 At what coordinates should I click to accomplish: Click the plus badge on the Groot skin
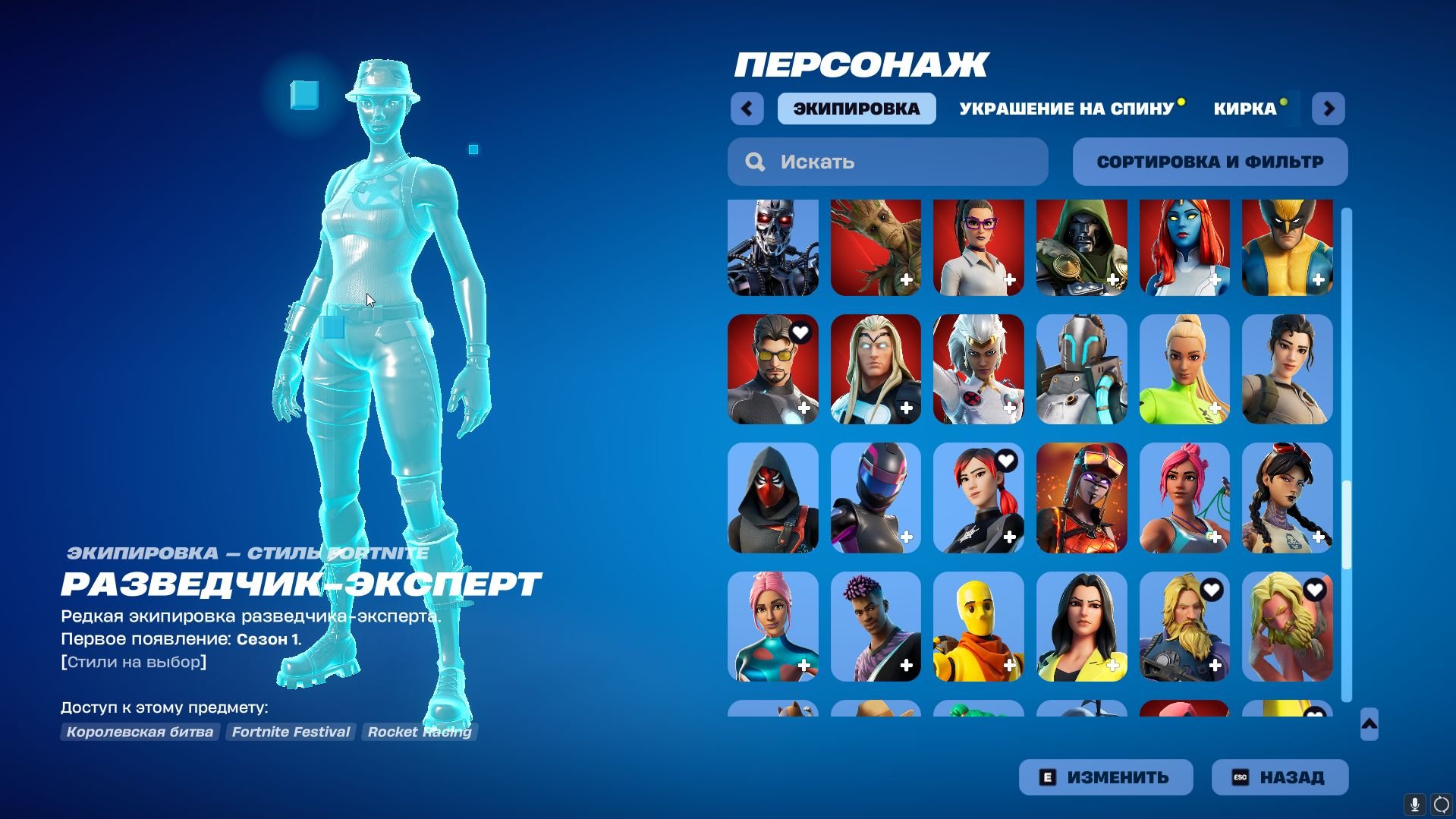906,281
